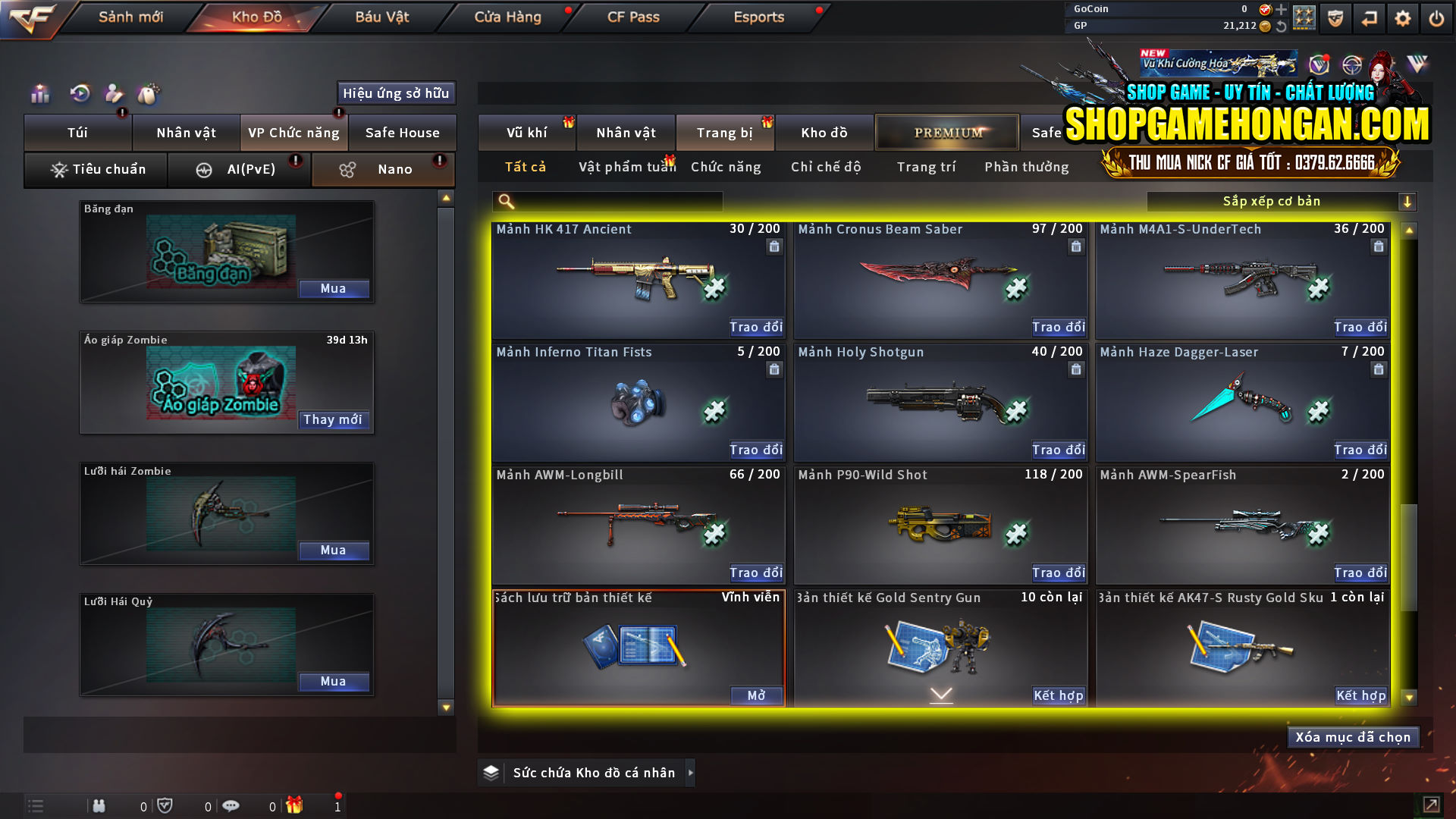Toggle the puzzle selection on Mảnh Cronus Beam Saber
This screenshot has width=1456, height=819.
click(x=1015, y=288)
